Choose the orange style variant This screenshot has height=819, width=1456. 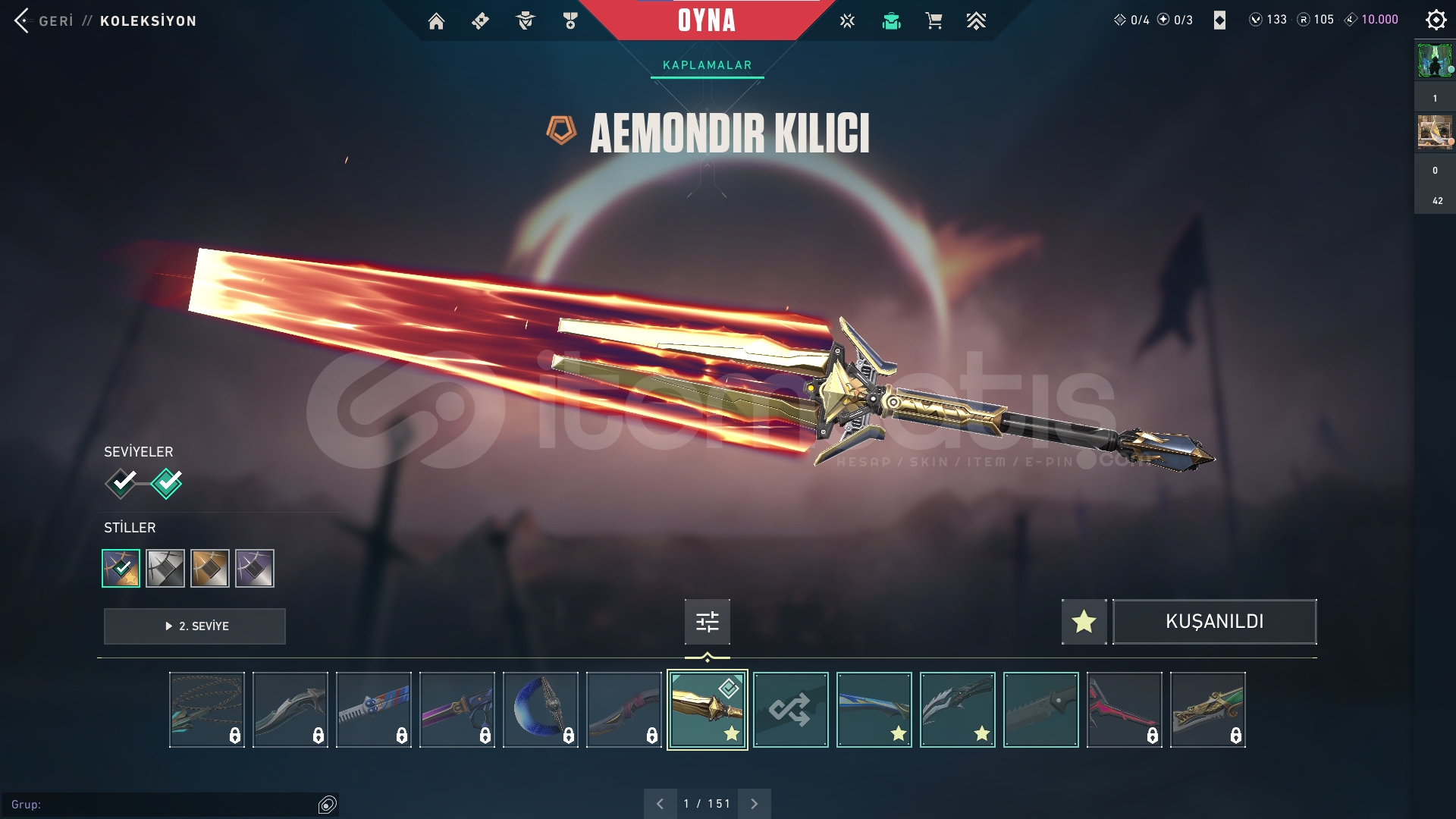click(210, 568)
